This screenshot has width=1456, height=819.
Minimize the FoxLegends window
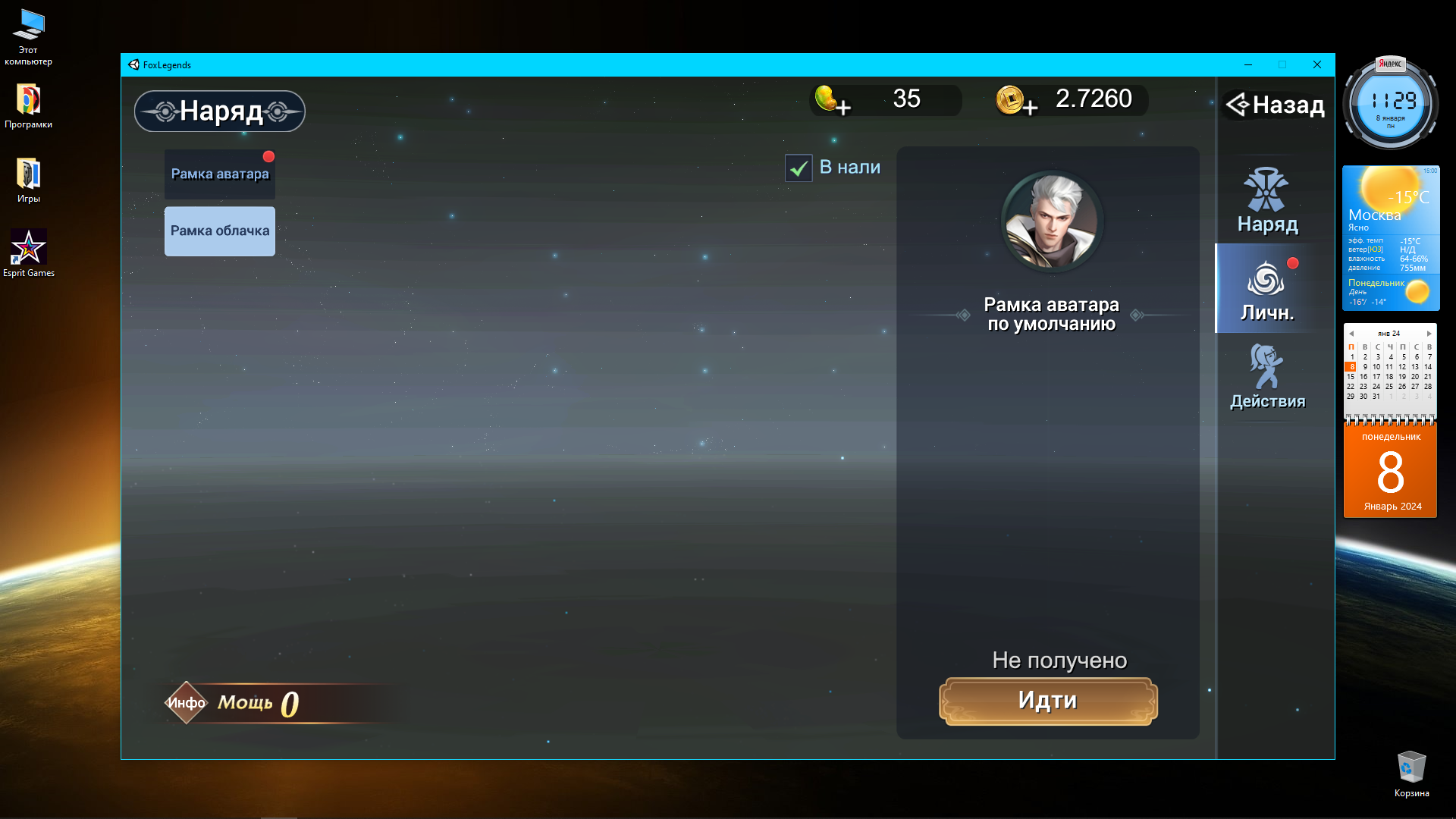(x=1248, y=64)
